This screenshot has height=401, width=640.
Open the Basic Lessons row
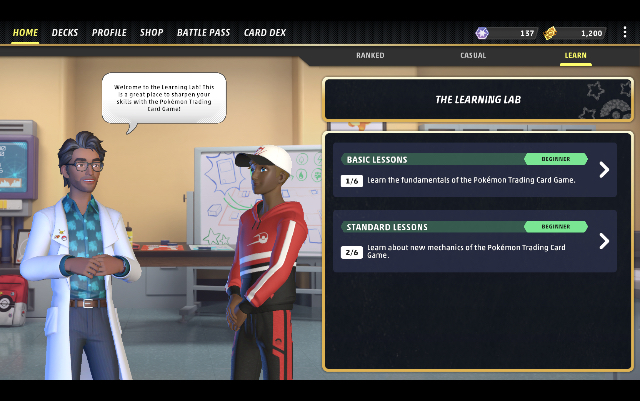[x=476, y=170]
